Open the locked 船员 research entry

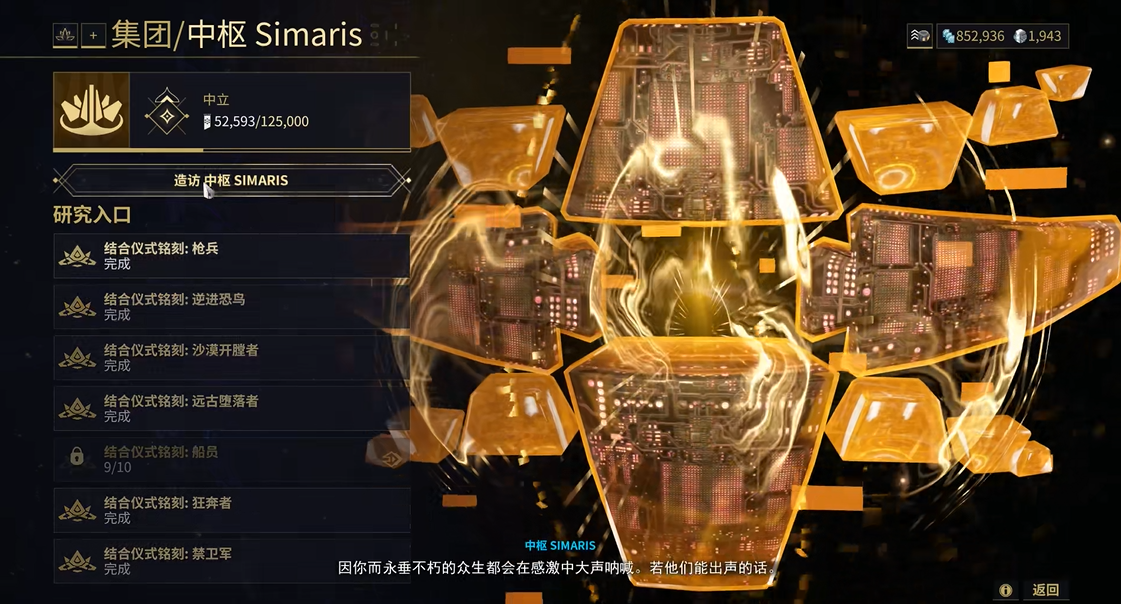(x=231, y=459)
